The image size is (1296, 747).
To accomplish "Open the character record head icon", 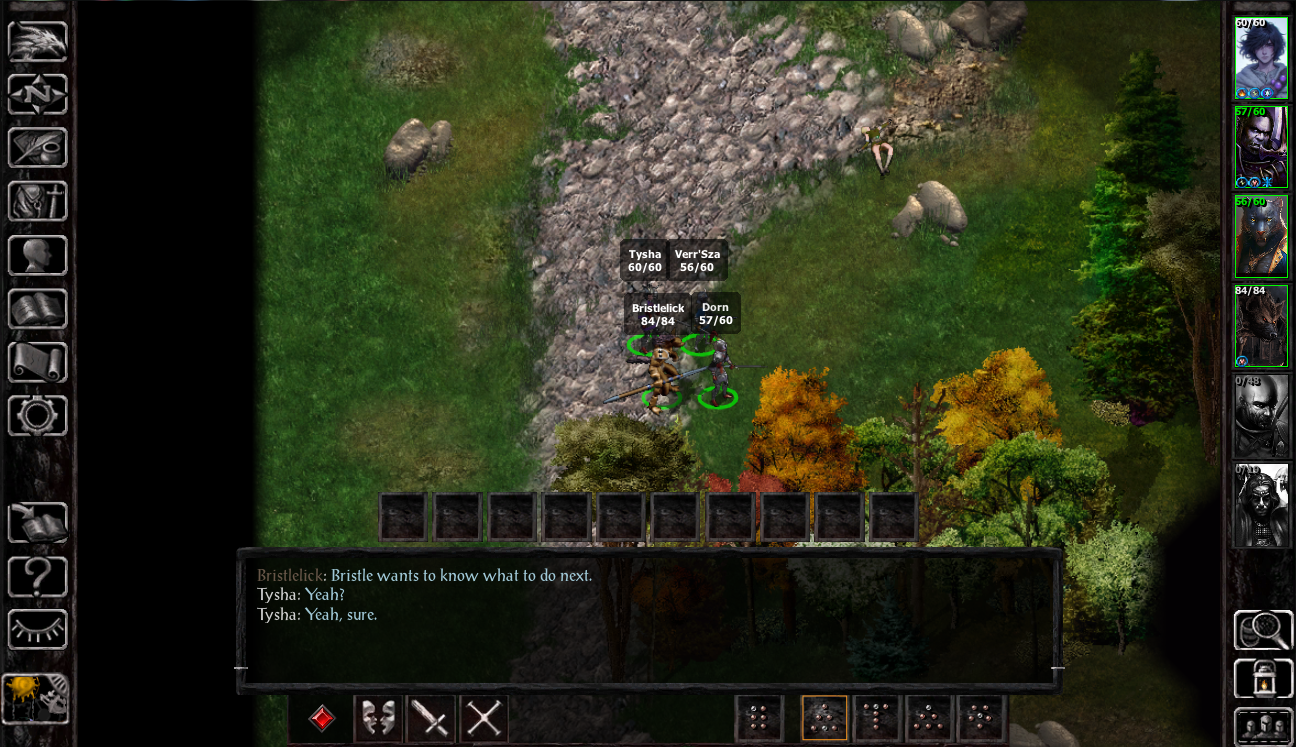I will pos(38,255).
